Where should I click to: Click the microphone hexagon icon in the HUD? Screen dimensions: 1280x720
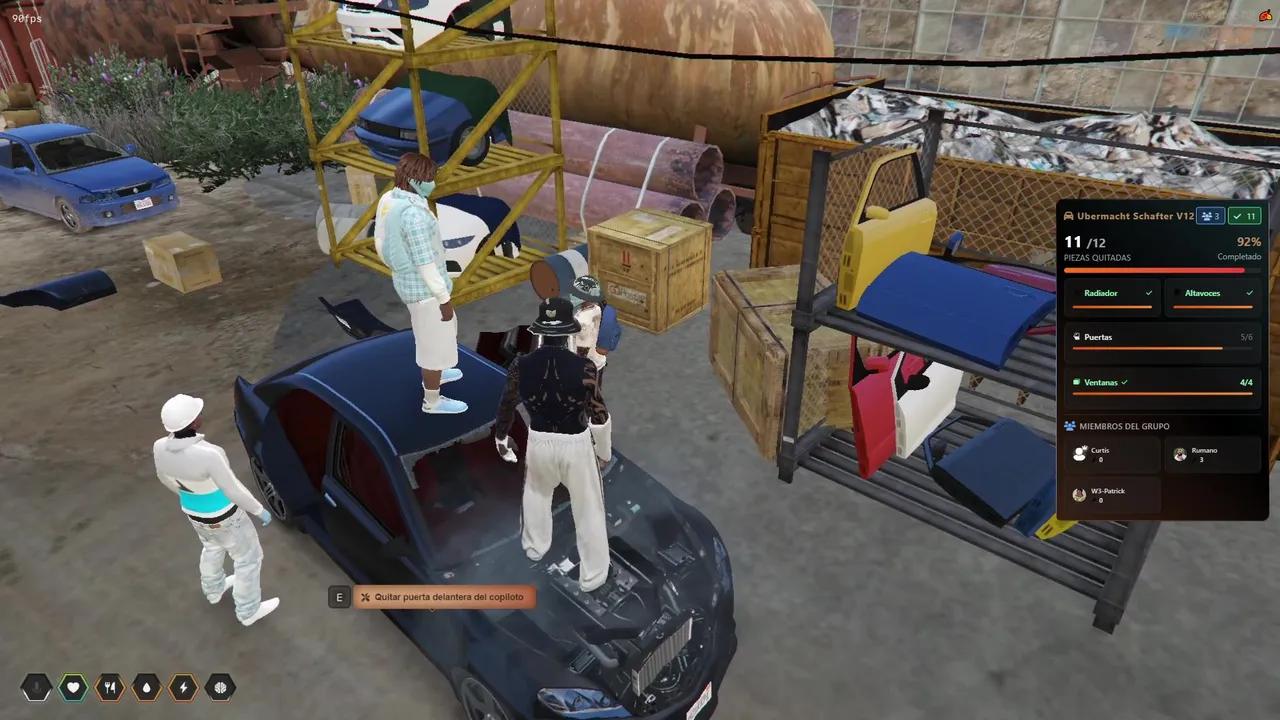36,687
